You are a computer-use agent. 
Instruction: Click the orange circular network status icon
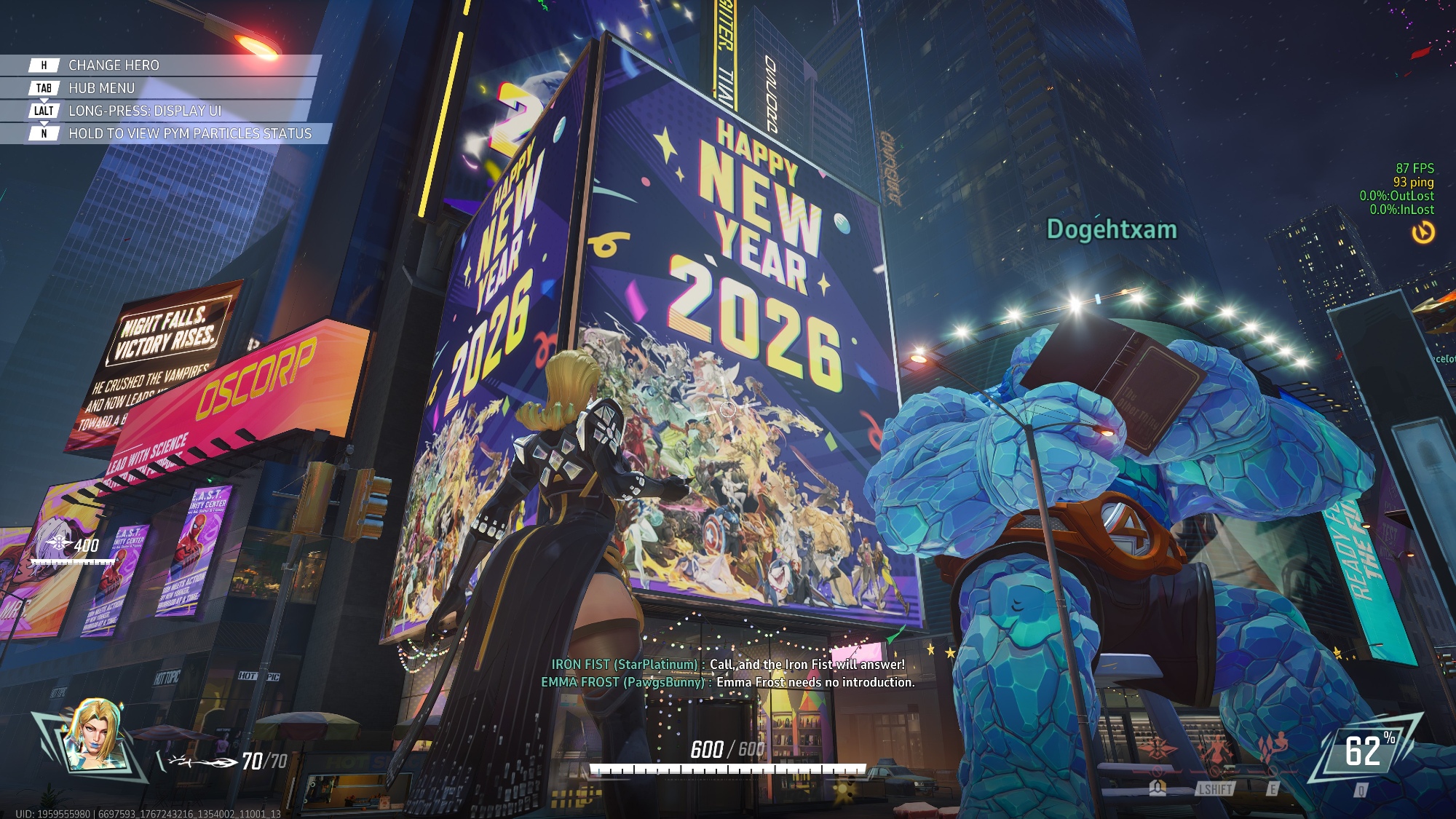coord(1423,232)
